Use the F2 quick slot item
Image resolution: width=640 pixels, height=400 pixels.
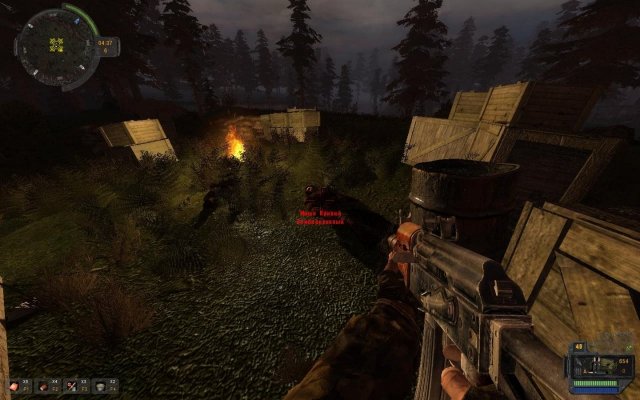45,385
